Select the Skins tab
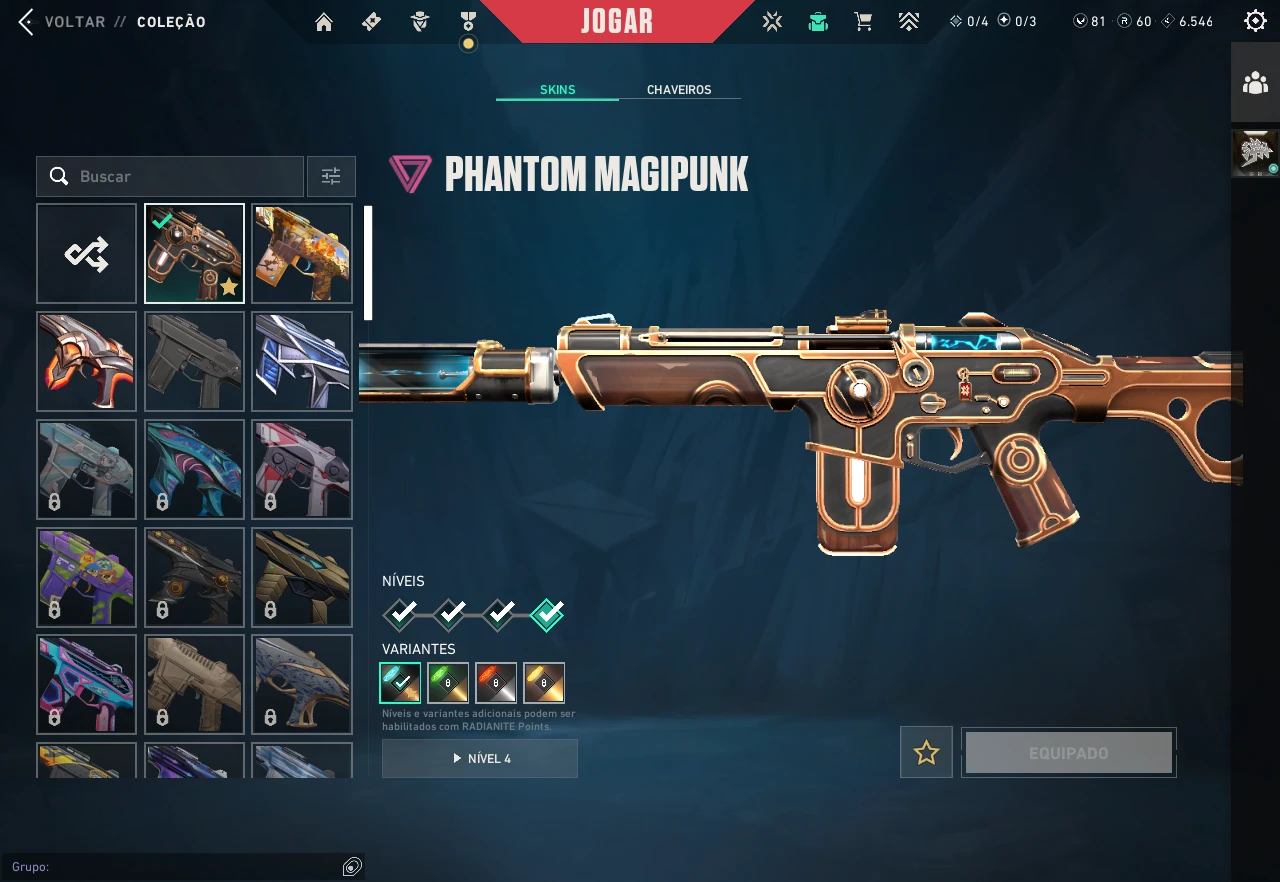 tap(557, 90)
